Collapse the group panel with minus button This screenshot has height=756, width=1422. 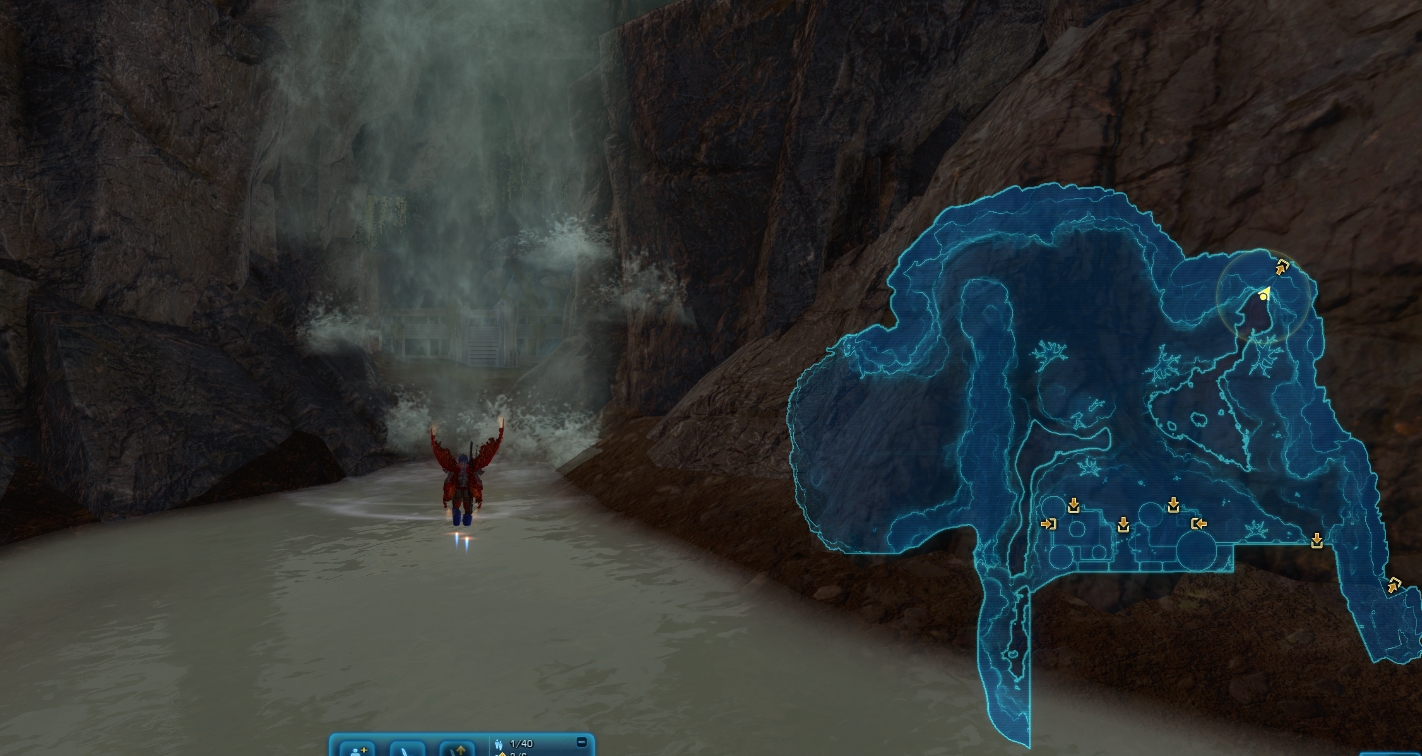click(x=582, y=742)
